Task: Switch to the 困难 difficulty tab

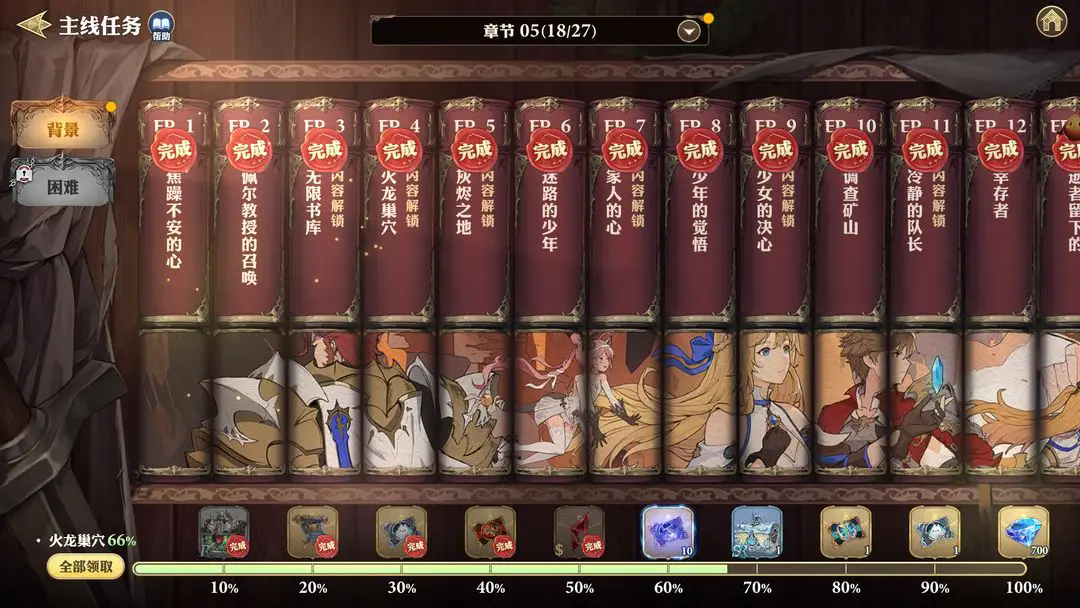Action: tap(63, 185)
